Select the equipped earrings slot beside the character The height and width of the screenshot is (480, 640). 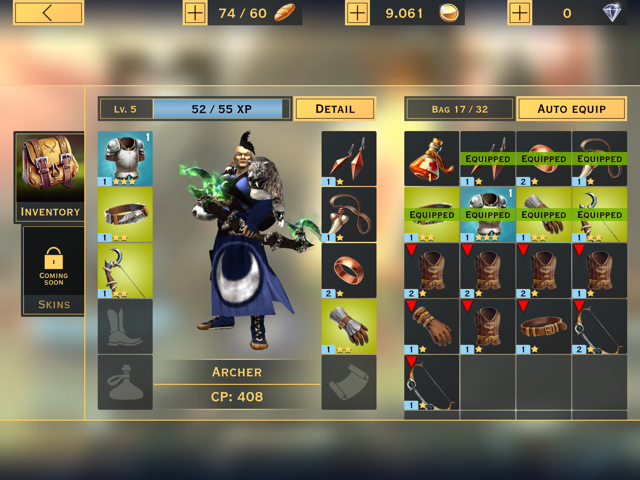point(349,158)
